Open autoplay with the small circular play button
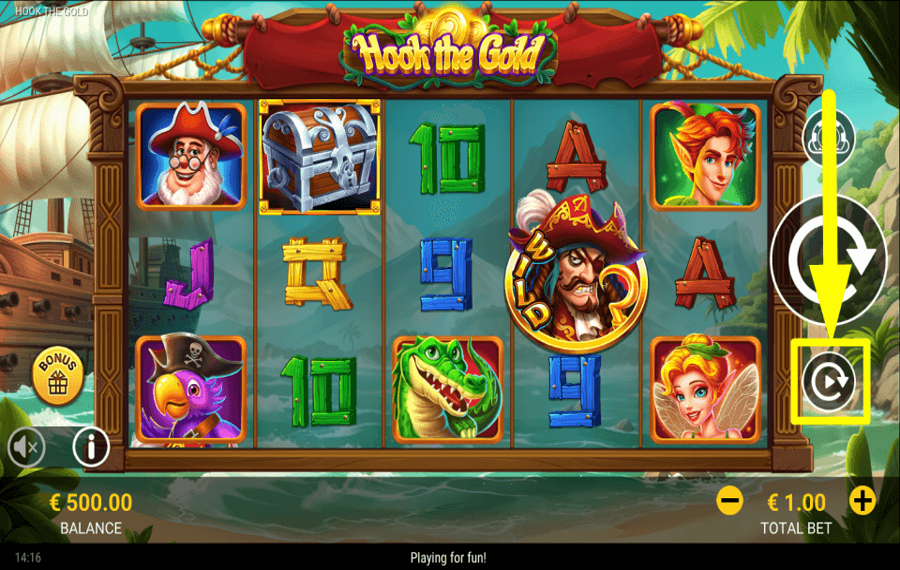This screenshot has height=570, width=900. [828, 381]
